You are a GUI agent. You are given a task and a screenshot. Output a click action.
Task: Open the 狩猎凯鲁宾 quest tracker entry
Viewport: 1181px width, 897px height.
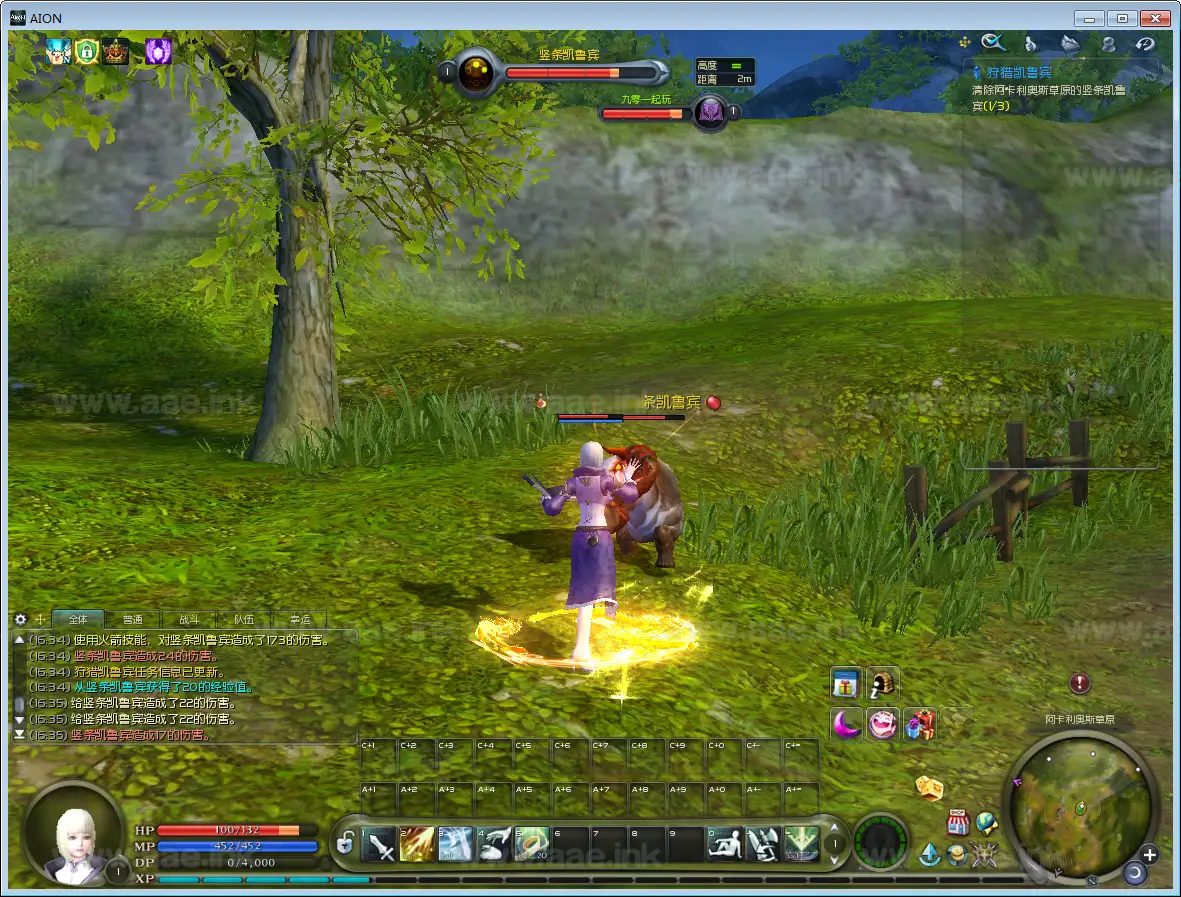pyautogui.click(x=1019, y=72)
